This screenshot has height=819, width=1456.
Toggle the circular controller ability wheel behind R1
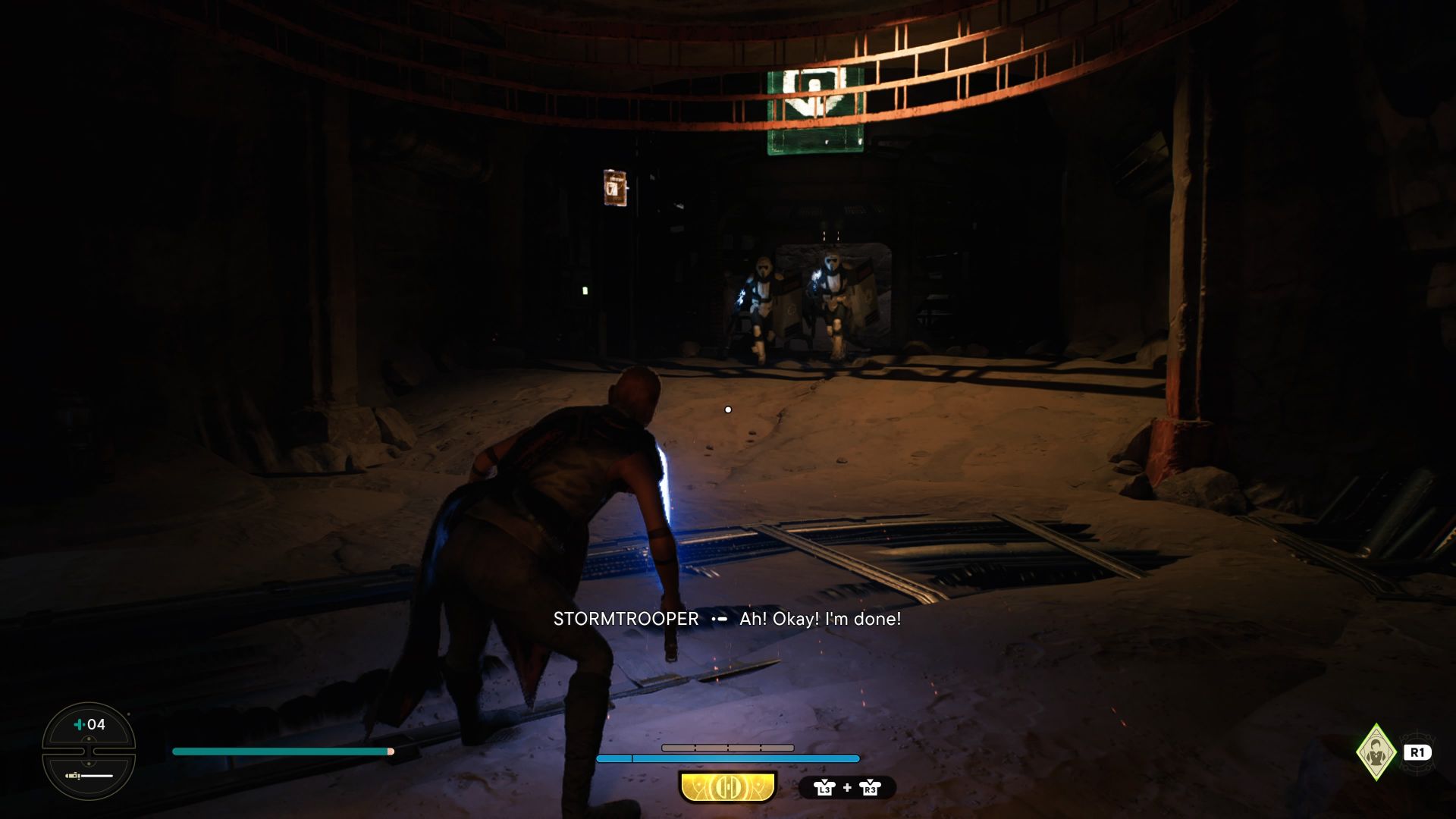coord(1420,767)
